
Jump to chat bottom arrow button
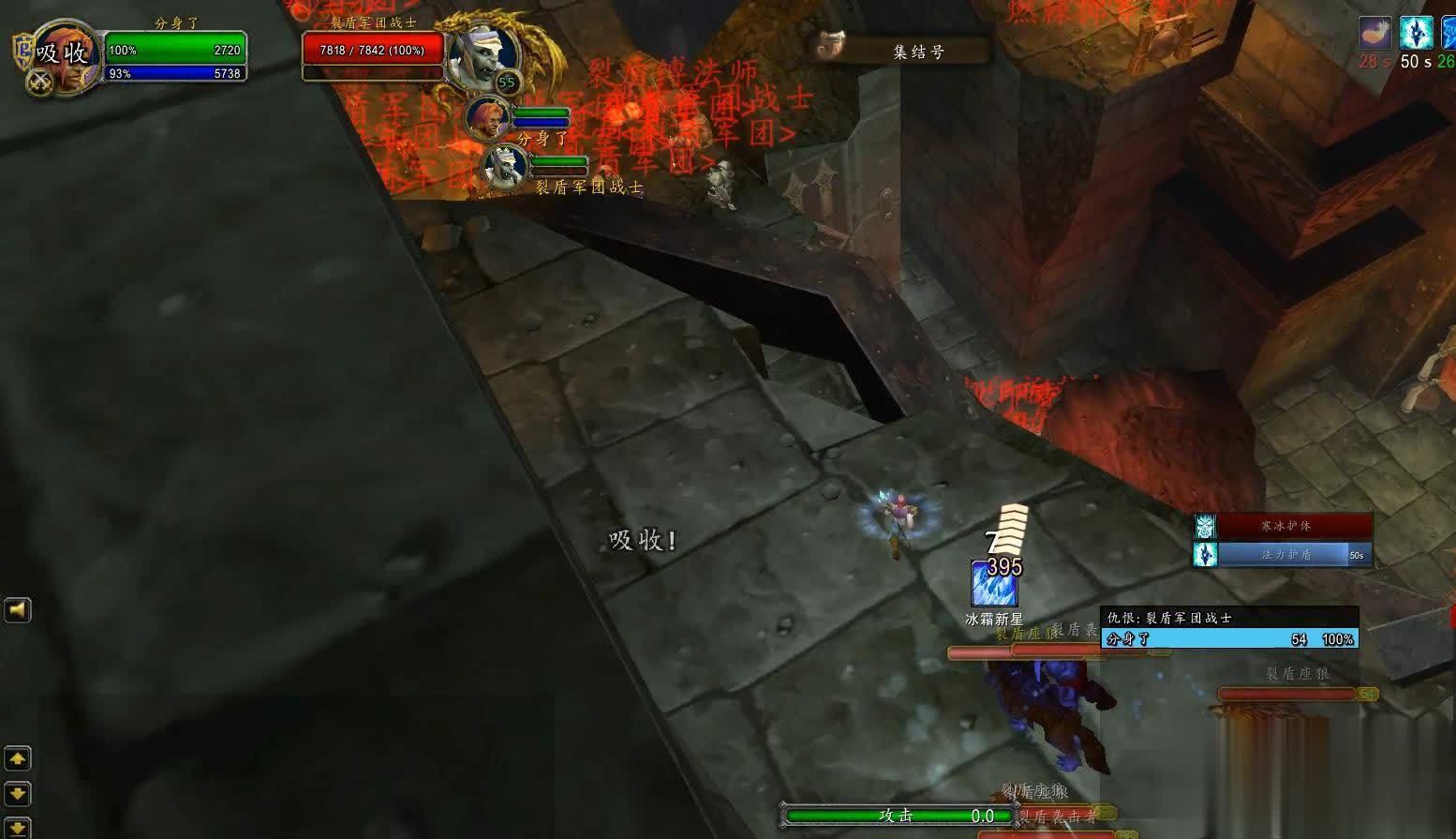pos(18,828)
